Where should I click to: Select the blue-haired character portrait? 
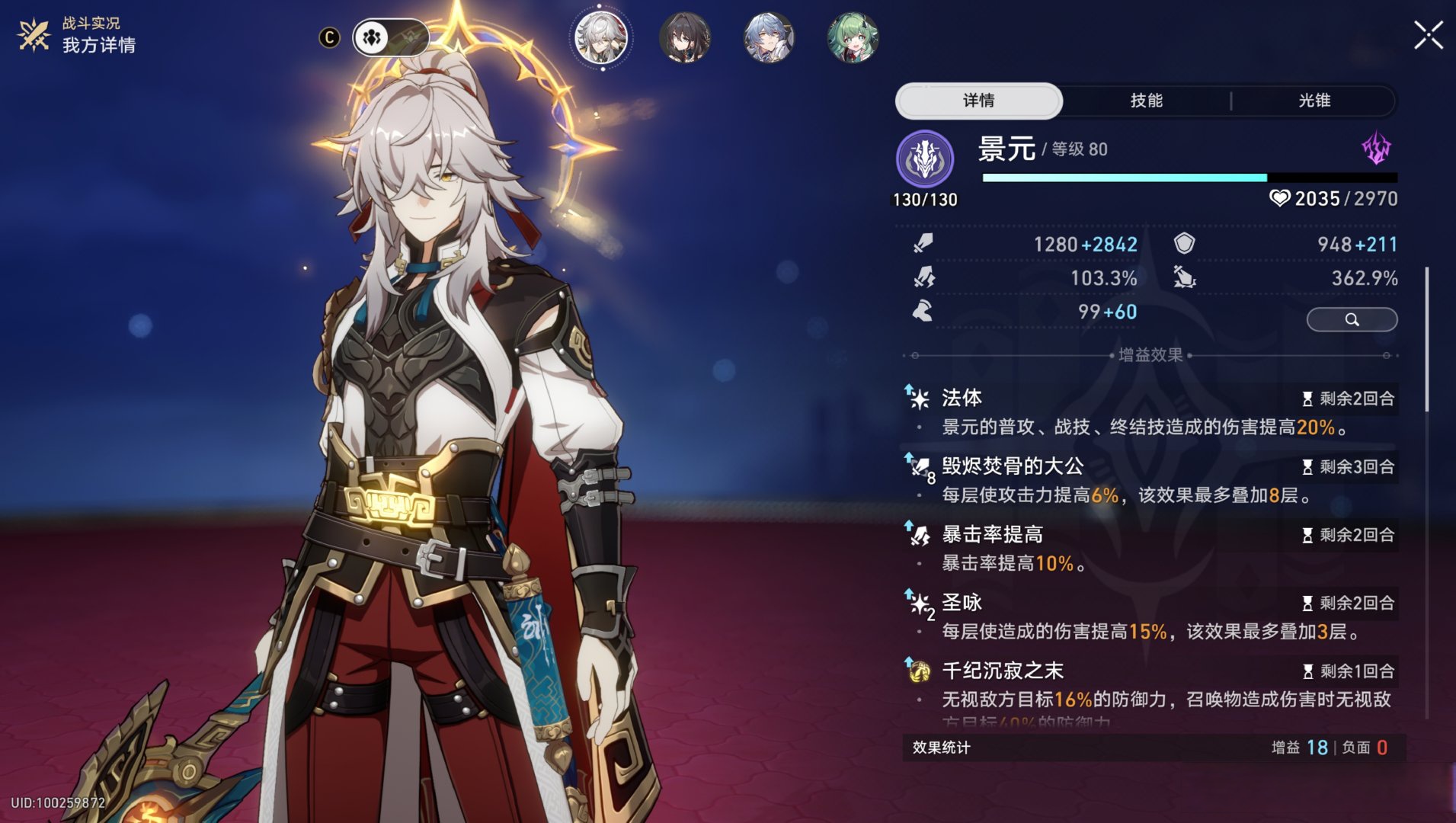(770, 39)
